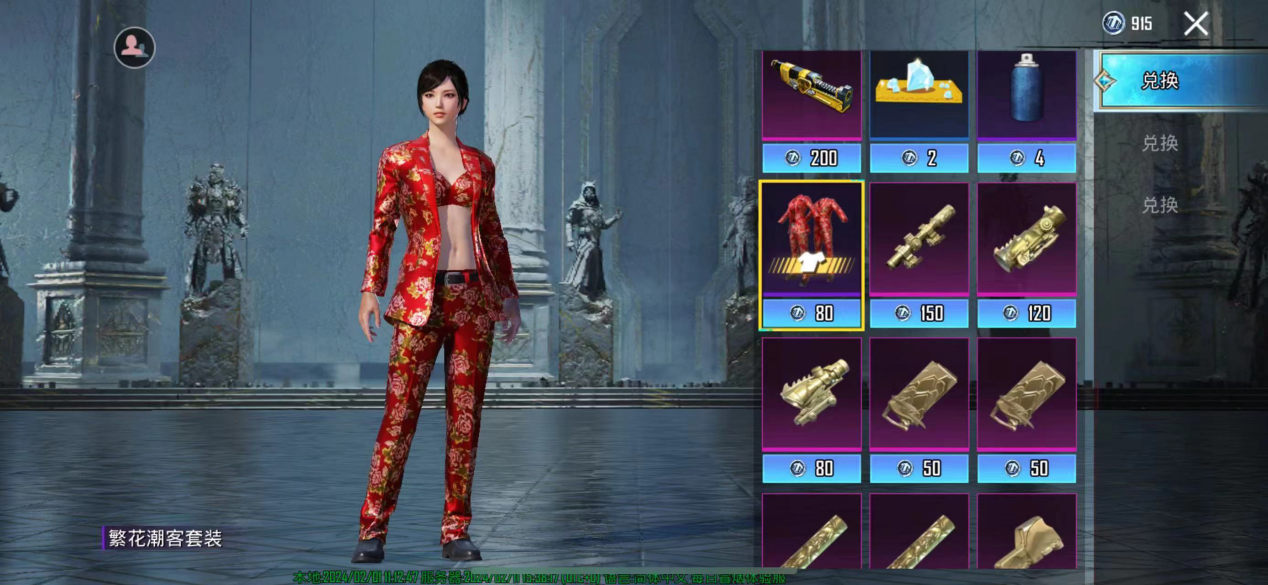
Task: Select the gold attachment priced 150
Action: [x=919, y=240]
